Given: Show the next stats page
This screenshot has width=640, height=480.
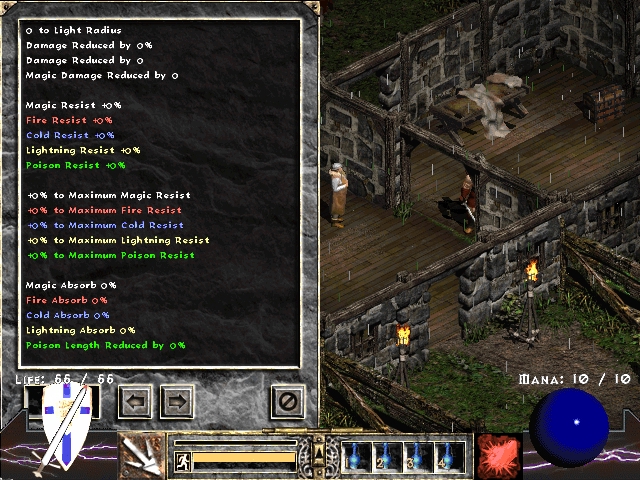Looking at the screenshot, I should click(176, 402).
